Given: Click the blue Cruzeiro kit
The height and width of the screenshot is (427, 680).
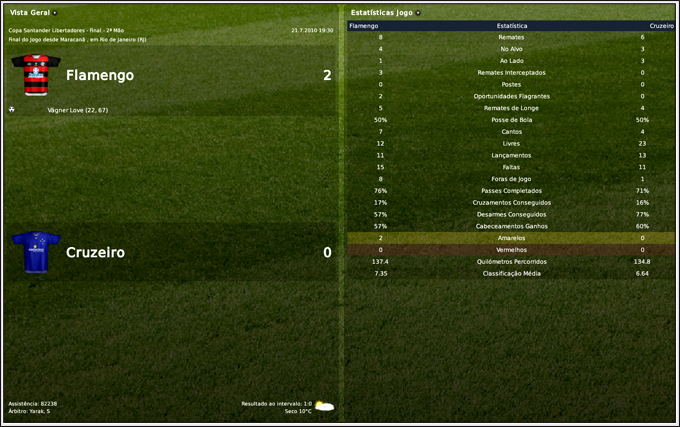Looking at the screenshot, I should (x=36, y=252).
